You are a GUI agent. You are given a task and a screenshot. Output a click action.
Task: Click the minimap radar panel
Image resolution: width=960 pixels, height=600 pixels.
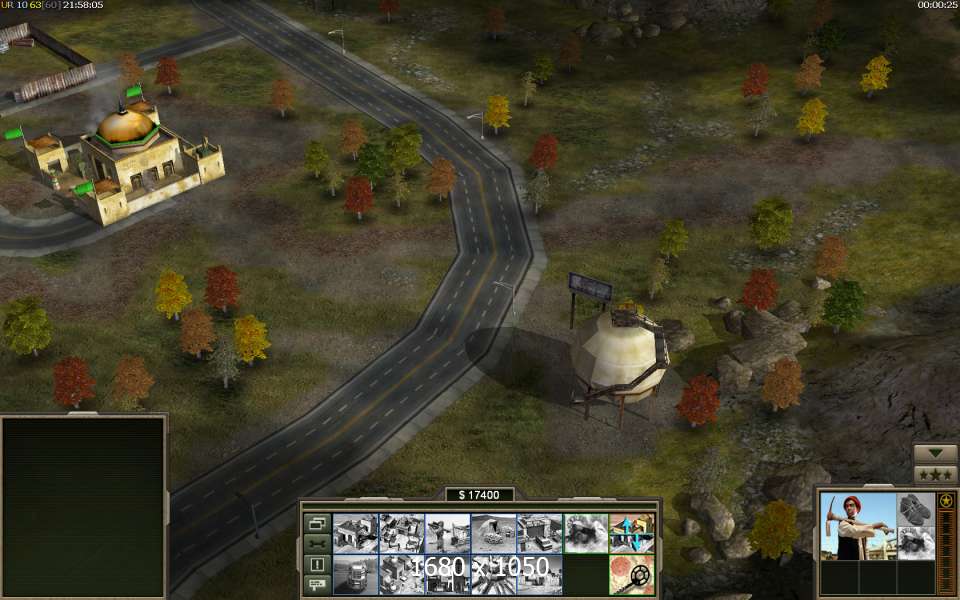83,506
